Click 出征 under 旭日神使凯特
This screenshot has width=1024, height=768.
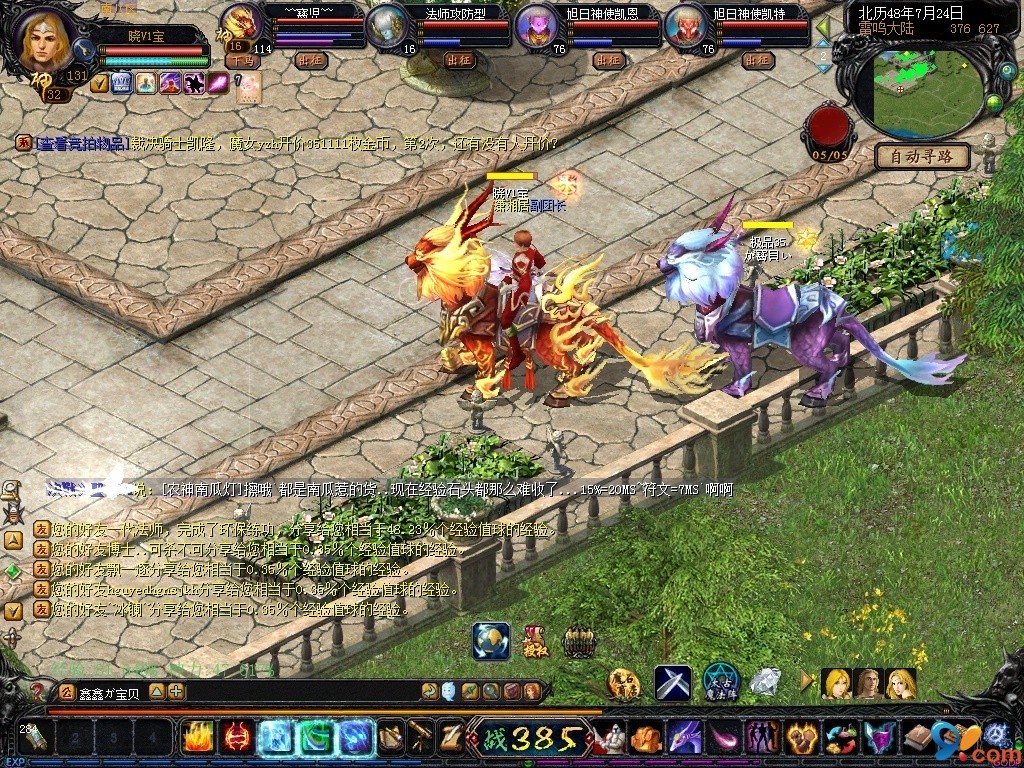tap(758, 60)
